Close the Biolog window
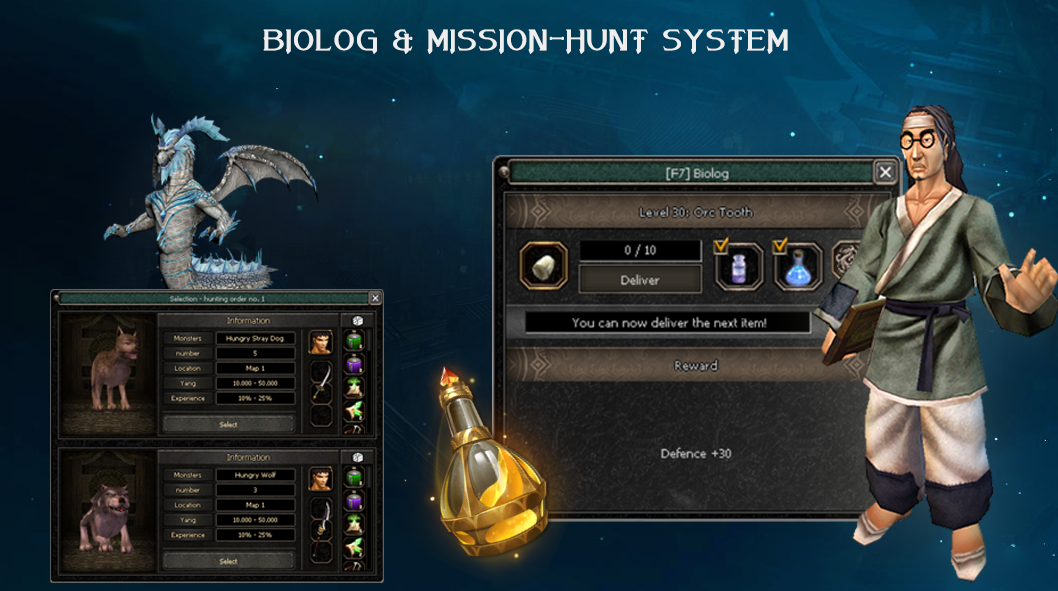Viewport: 1058px width, 591px height. (885, 172)
